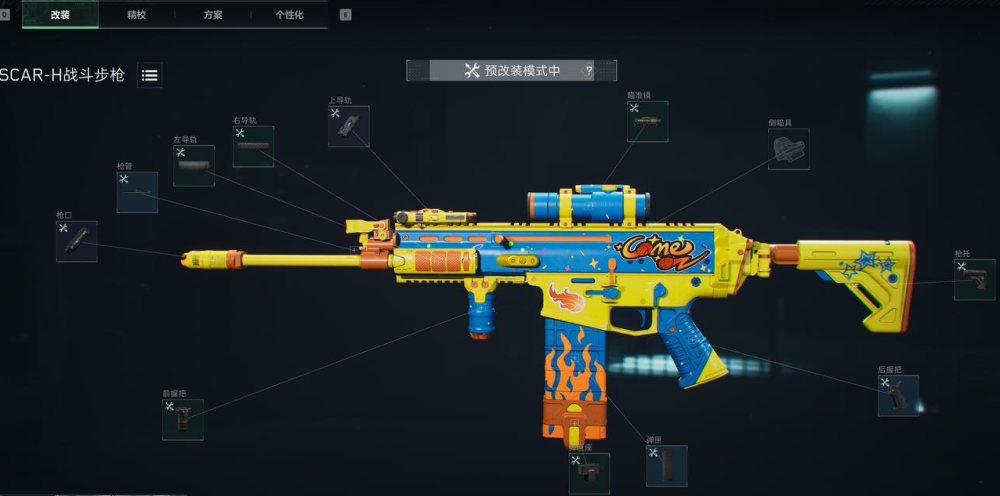
Task: Open the 右导轨 right rail slot
Action: click(253, 147)
